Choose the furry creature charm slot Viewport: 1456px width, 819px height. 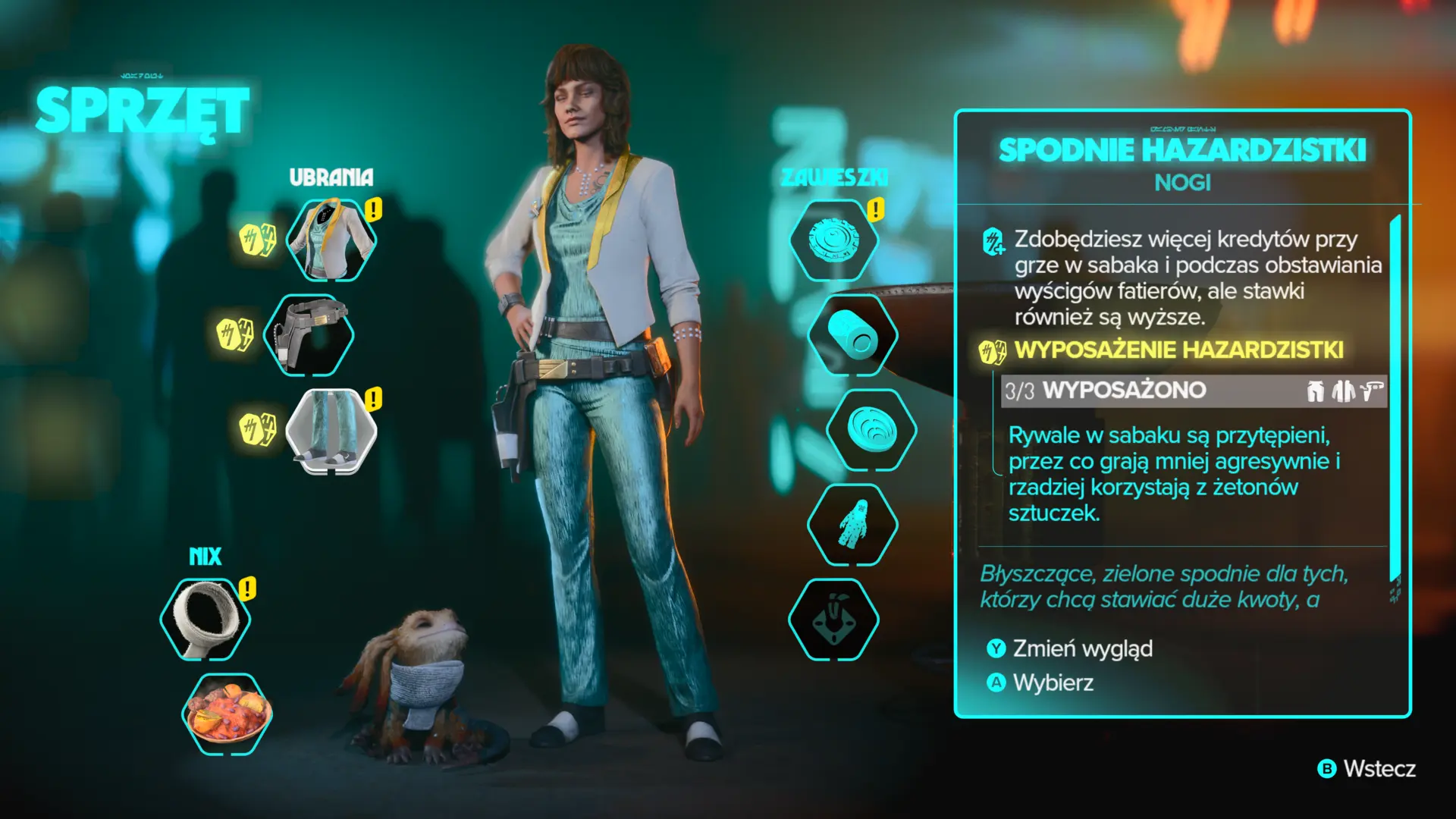click(x=852, y=525)
